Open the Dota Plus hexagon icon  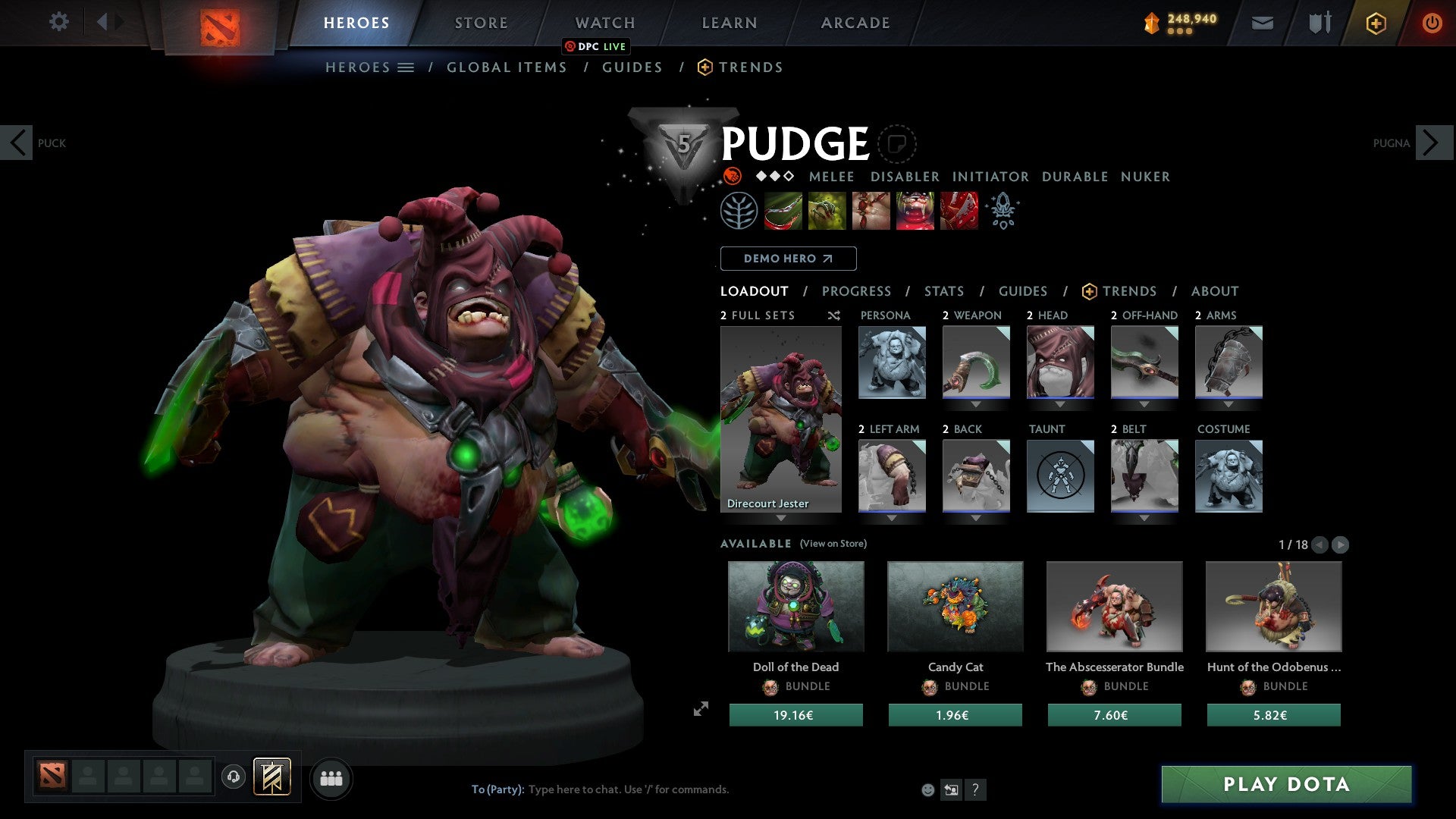tap(1375, 23)
